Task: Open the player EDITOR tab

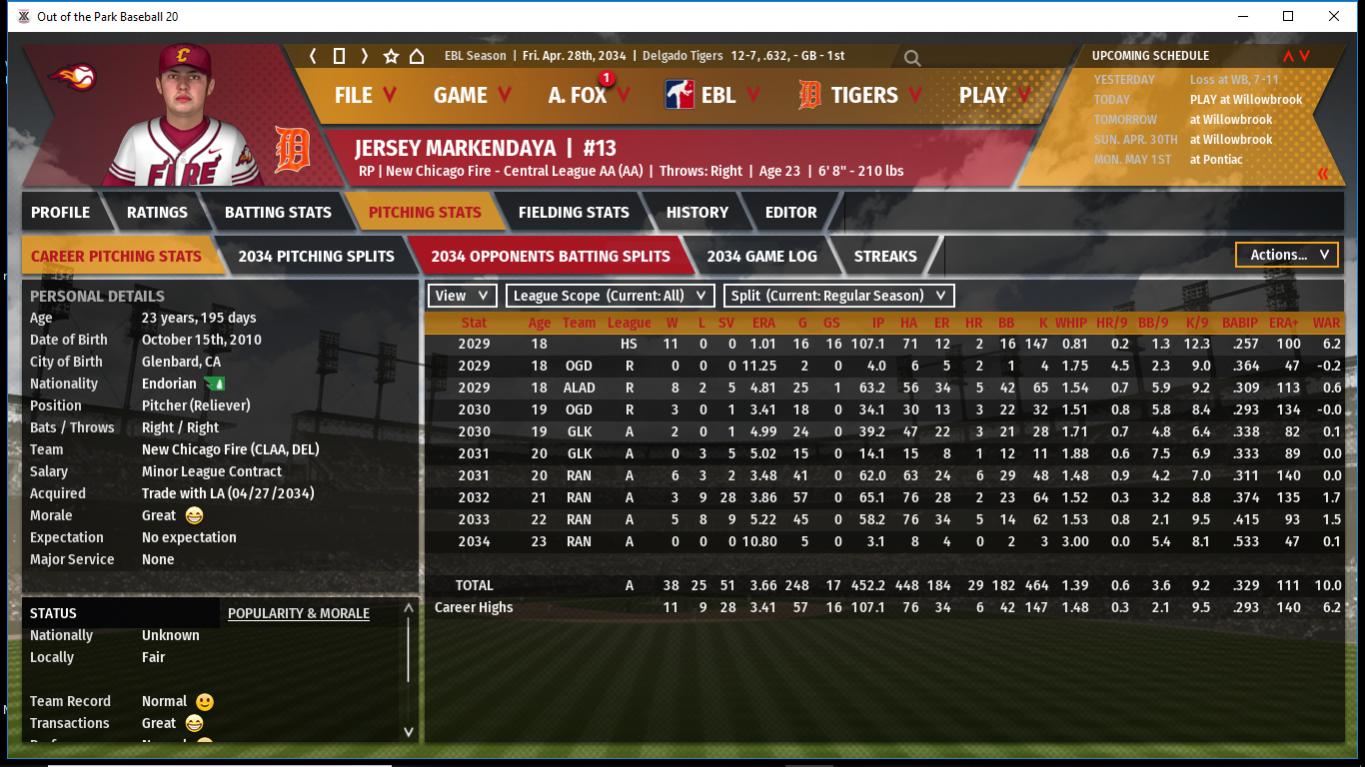Action: click(790, 212)
